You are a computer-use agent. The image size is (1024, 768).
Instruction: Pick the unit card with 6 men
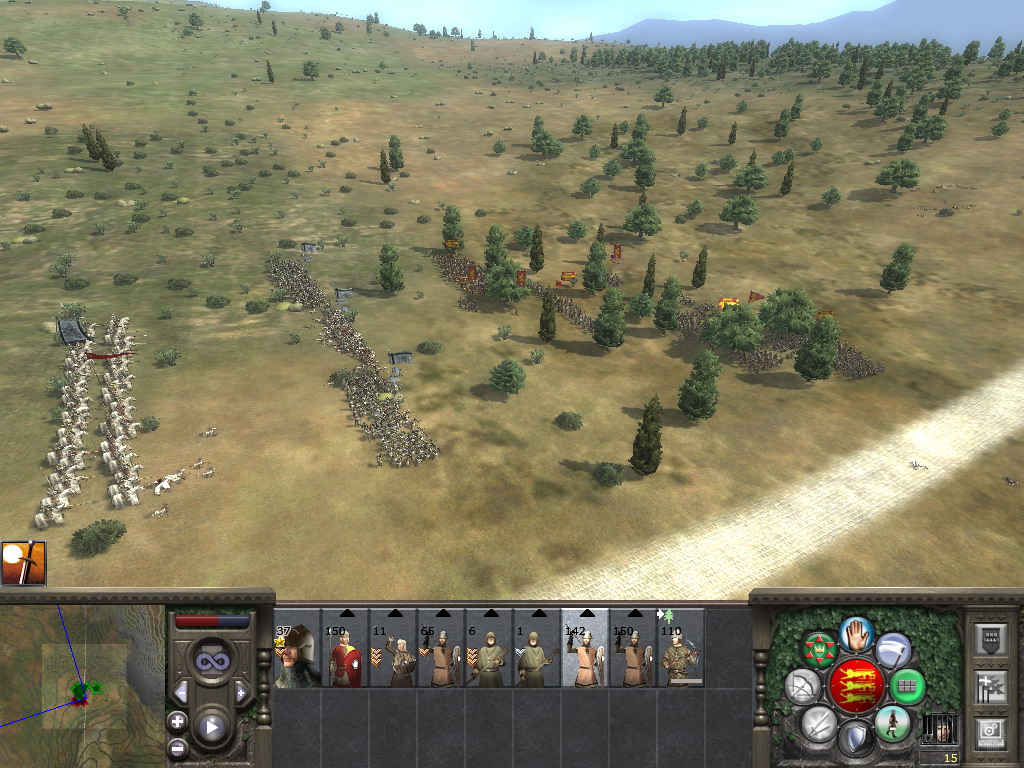point(489,657)
